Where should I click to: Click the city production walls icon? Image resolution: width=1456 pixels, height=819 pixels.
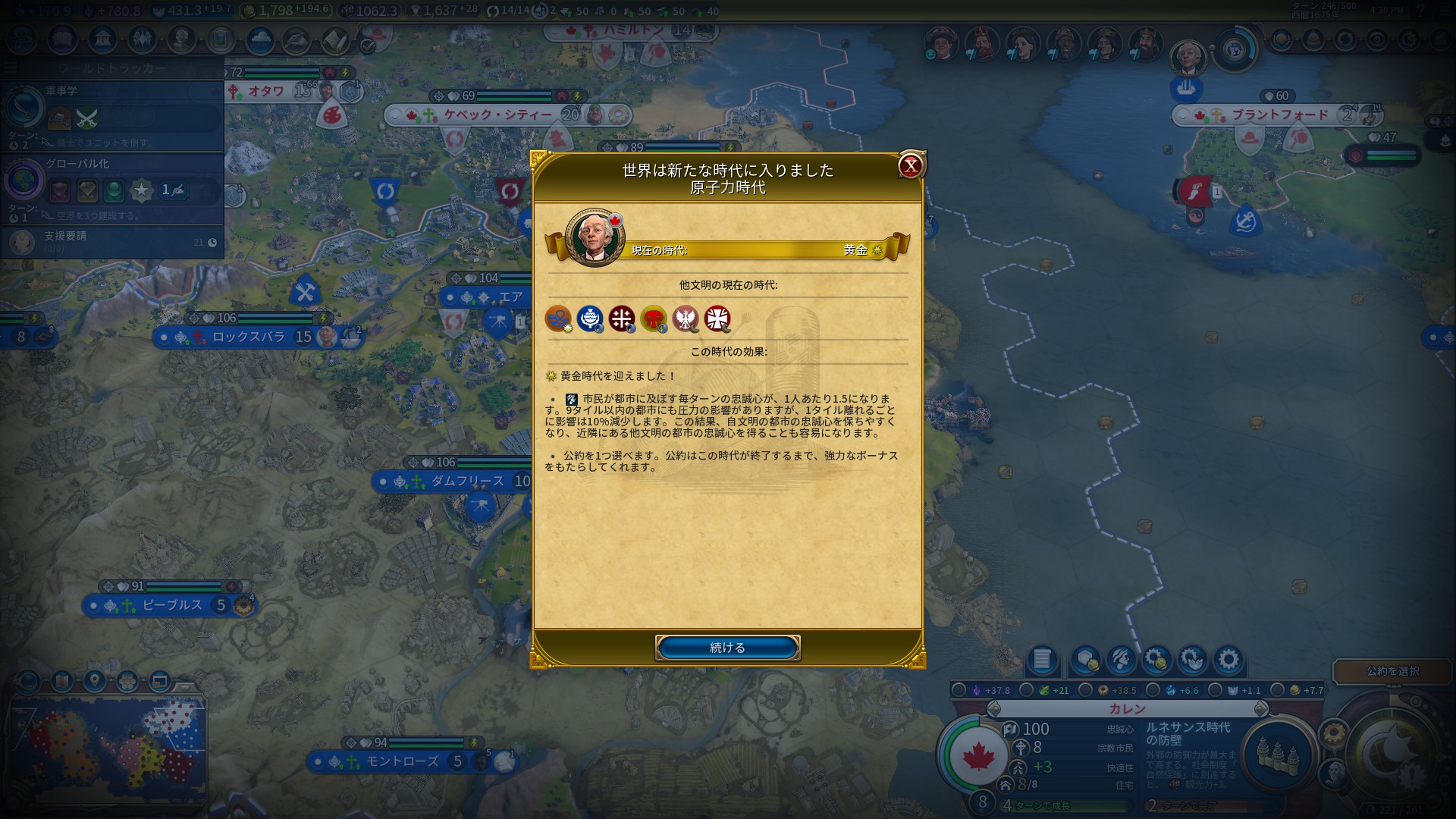click(1278, 752)
